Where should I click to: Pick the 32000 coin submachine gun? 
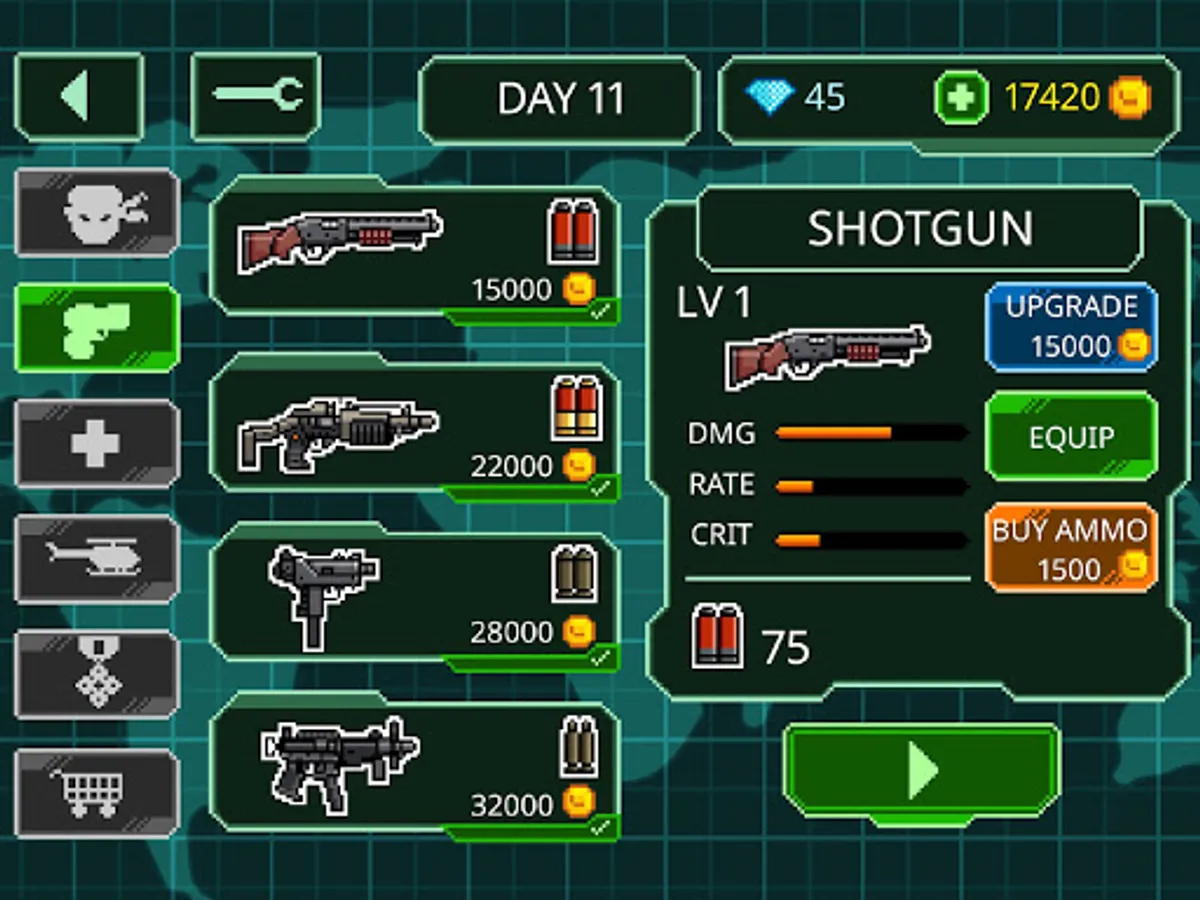(414, 767)
